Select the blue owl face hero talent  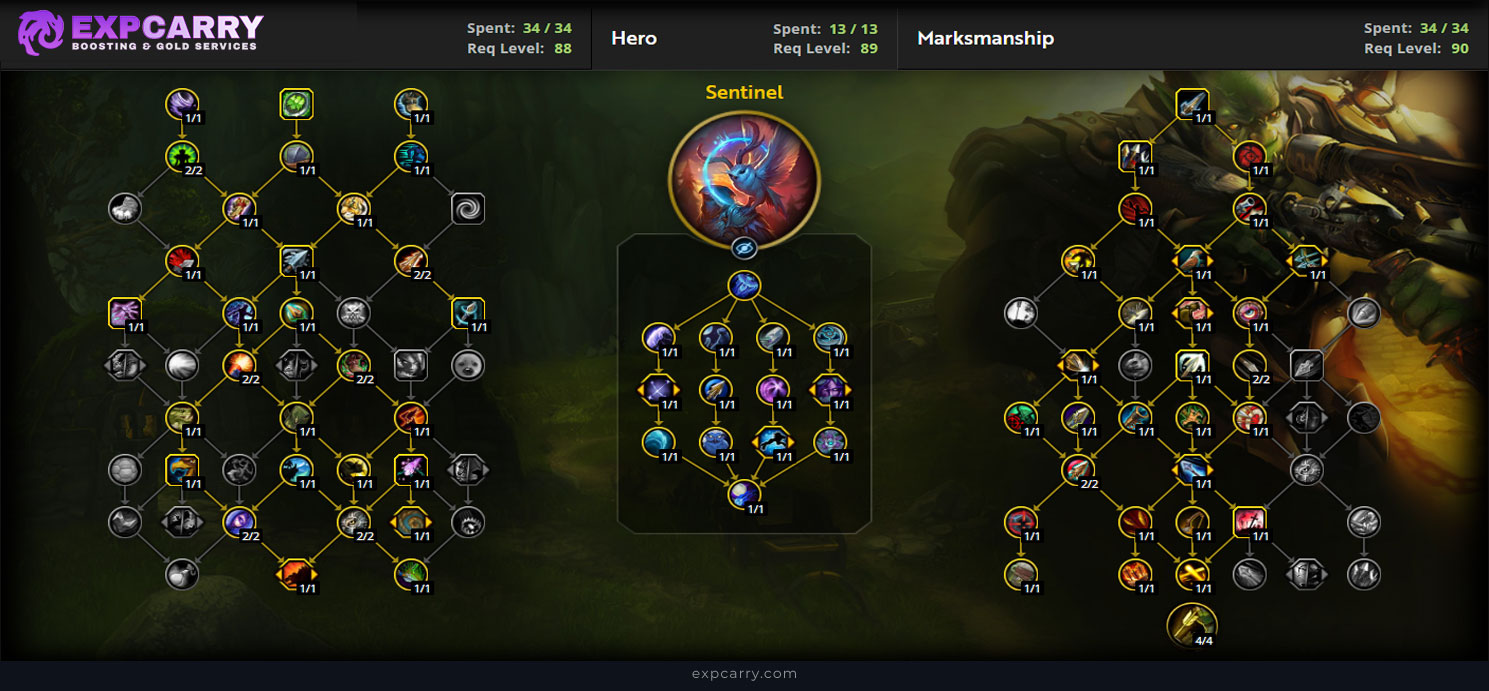(715, 441)
